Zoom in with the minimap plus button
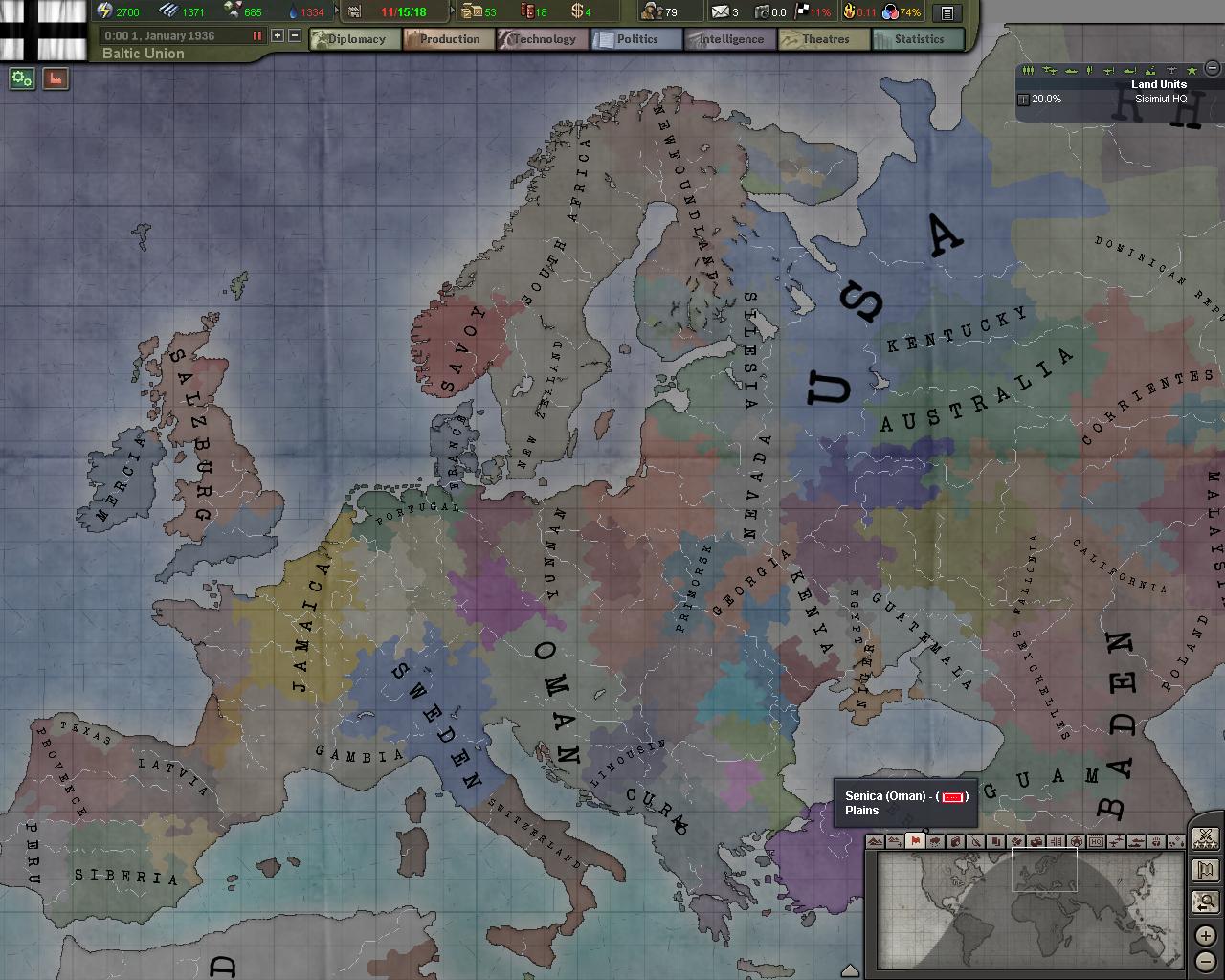This screenshot has width=1225, height=980. [x=1205, y=936]
